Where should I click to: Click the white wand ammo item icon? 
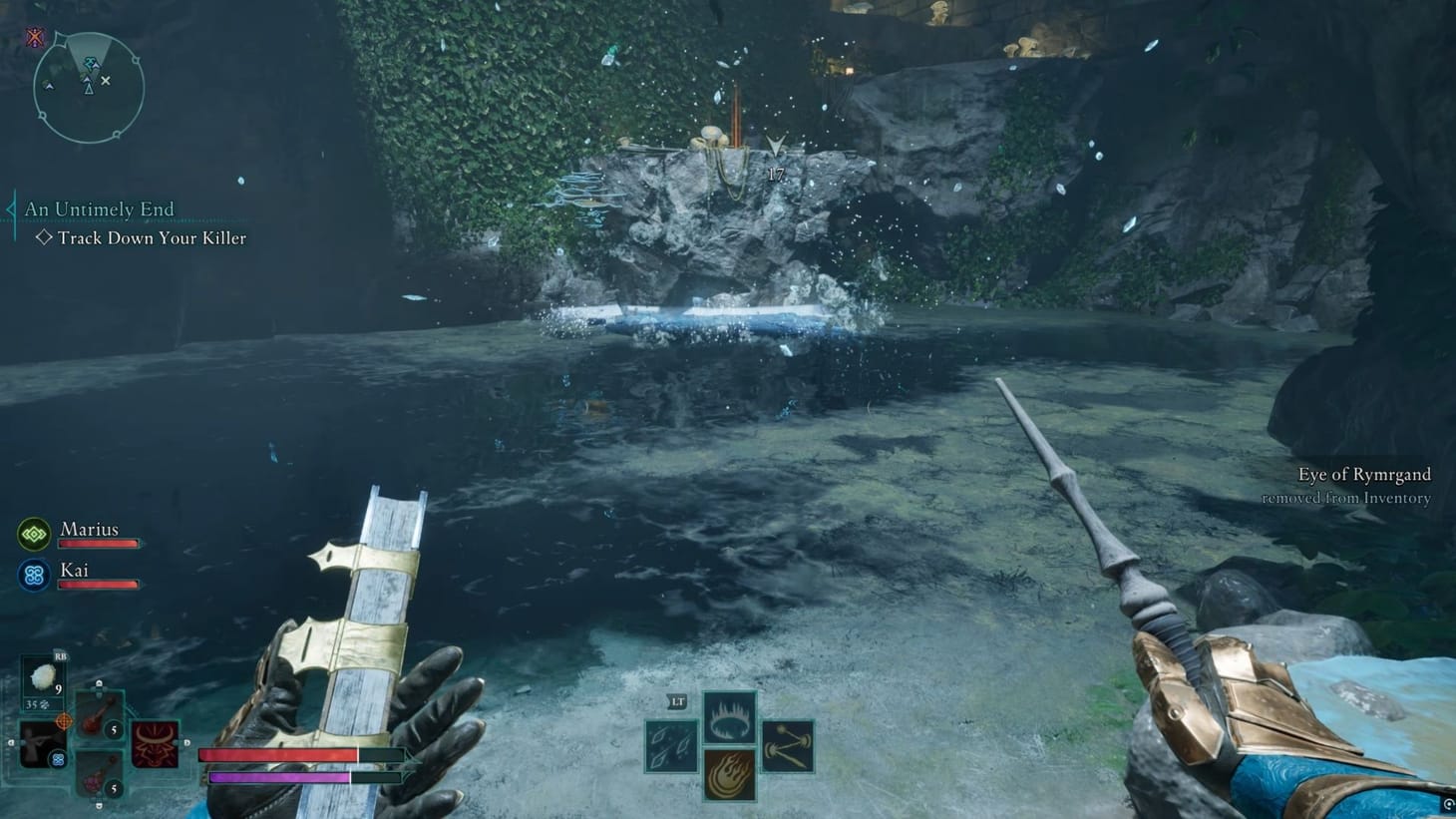[42, 674]
